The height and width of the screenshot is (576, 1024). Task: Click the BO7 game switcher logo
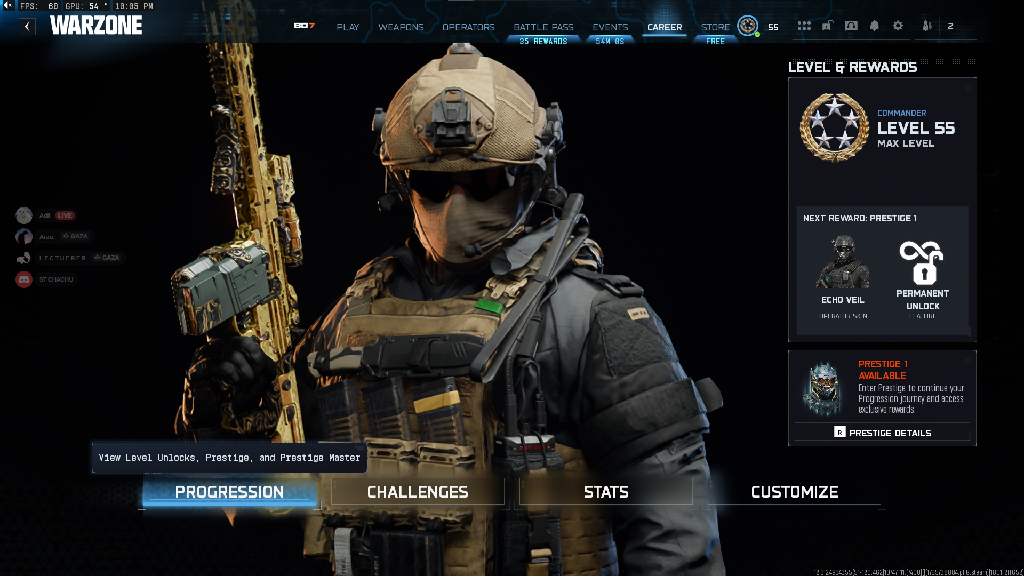[x=304, y=26]
